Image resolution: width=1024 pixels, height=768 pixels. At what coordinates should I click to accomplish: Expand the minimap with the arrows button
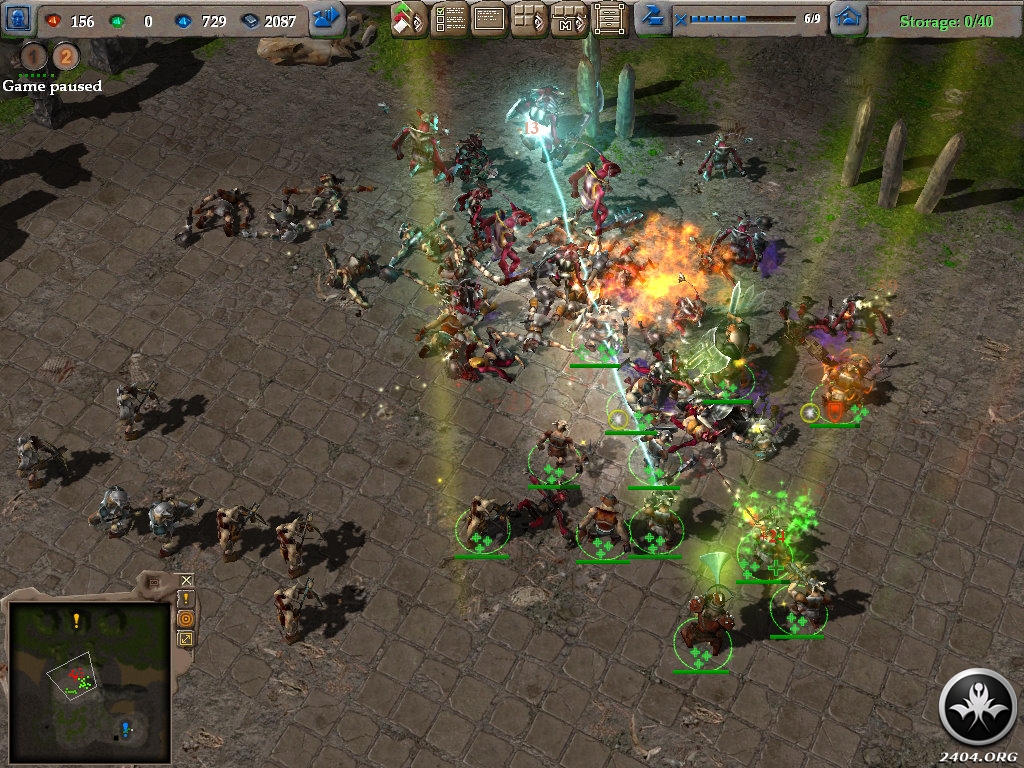(186, 639)
